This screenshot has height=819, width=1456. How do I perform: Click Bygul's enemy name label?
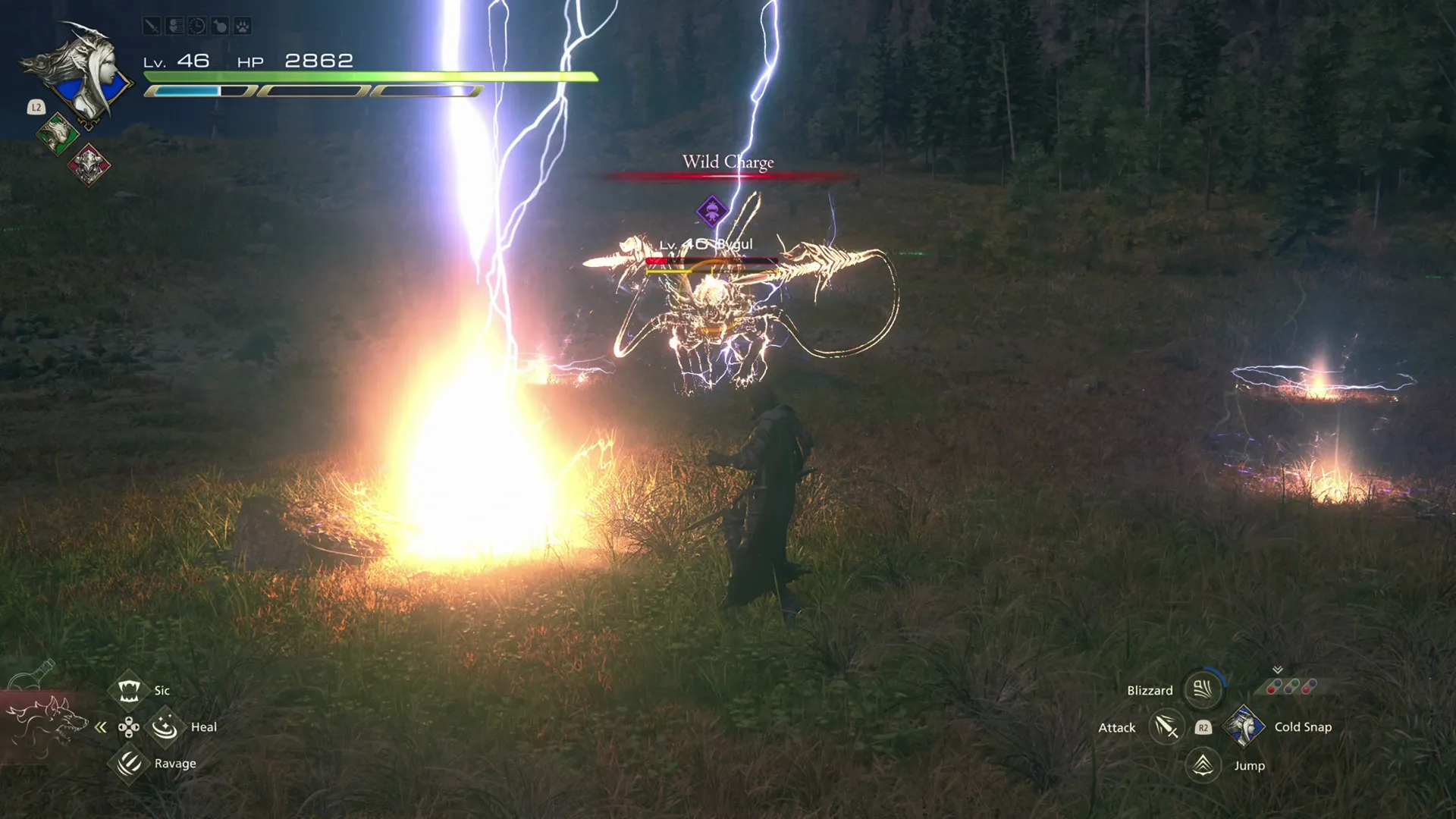click(x=705, y=244)
